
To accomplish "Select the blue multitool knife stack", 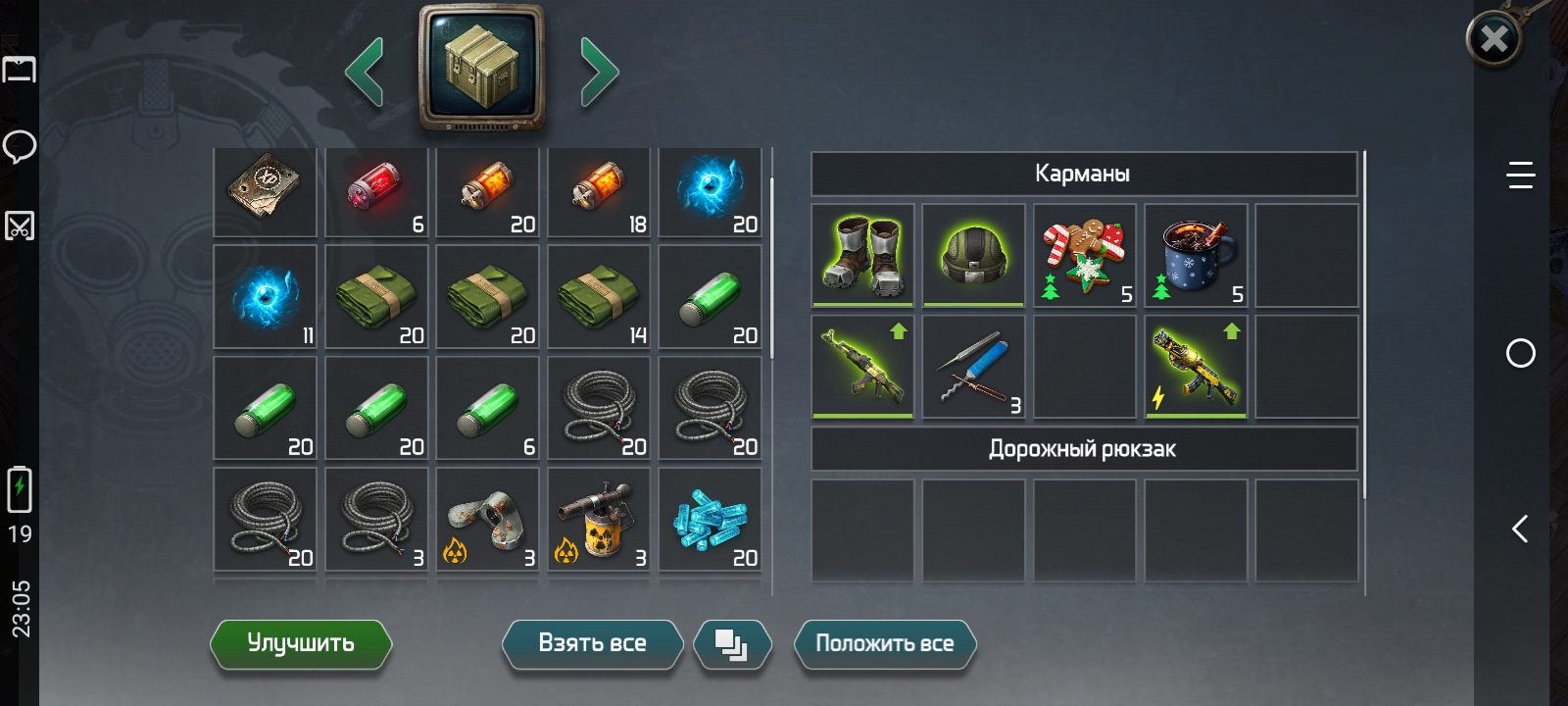I will click(973, 366).
